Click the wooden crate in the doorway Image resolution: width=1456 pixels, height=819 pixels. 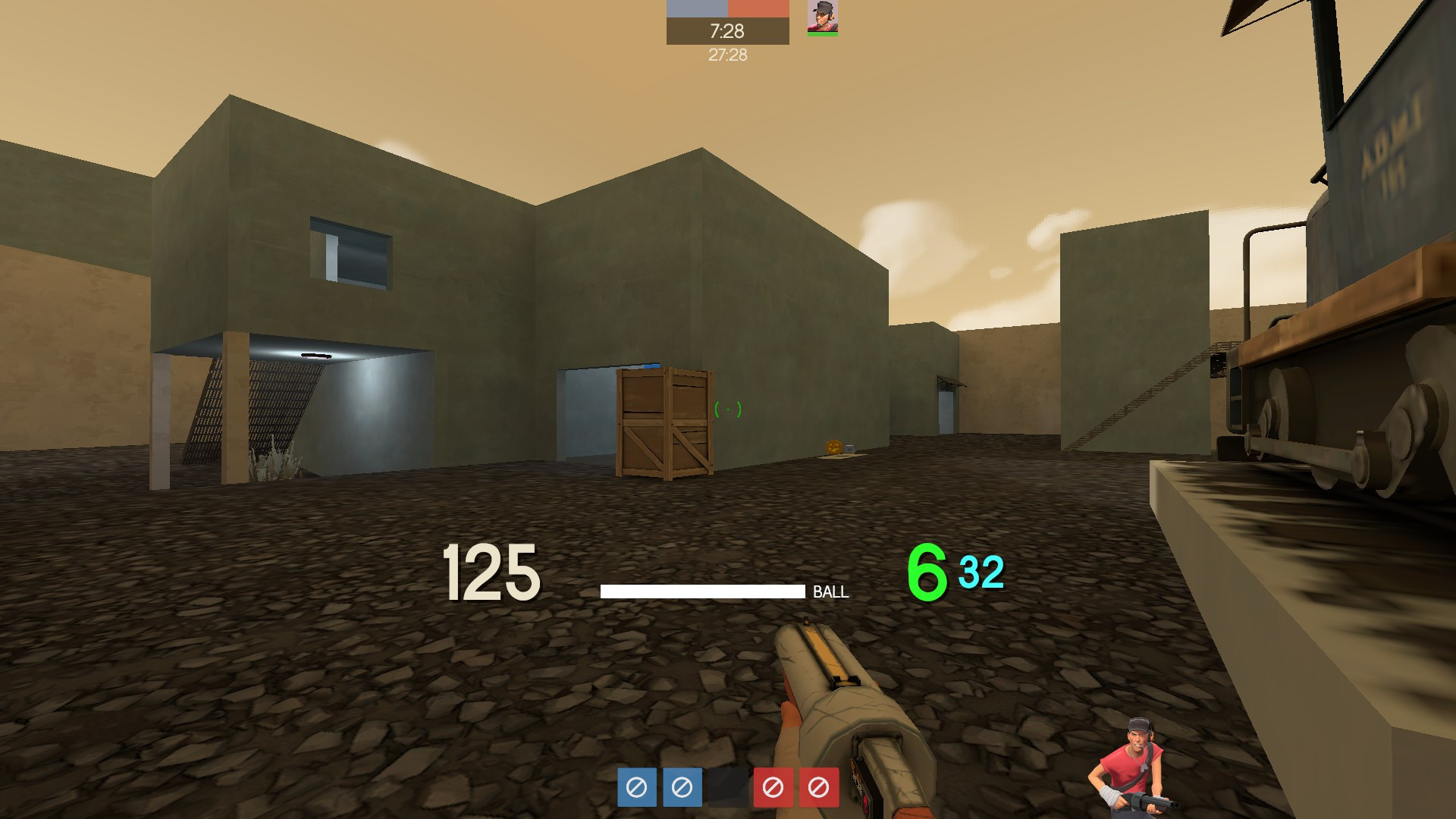(666, 425)
